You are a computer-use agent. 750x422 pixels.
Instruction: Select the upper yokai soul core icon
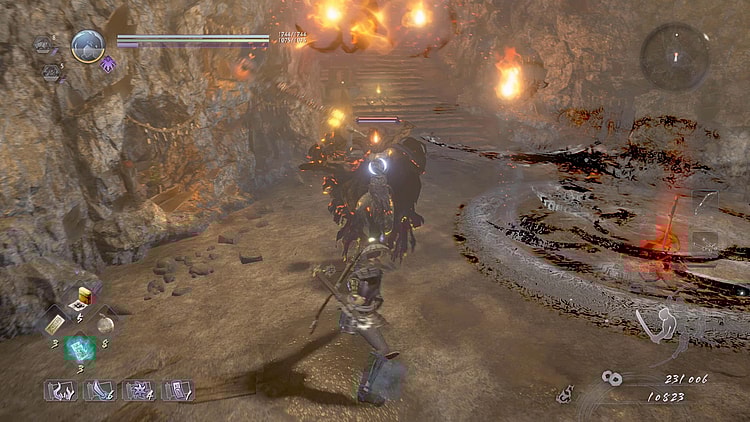[44, 43]
